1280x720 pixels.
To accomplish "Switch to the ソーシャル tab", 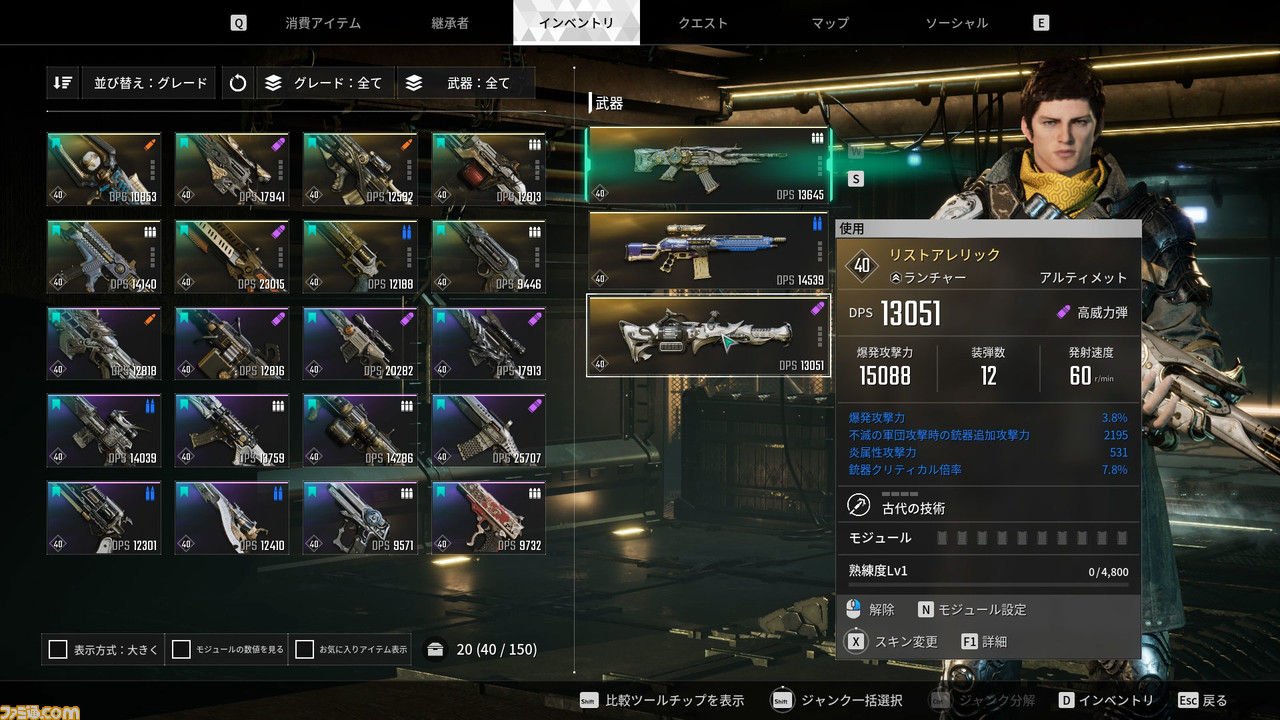I will click(x=956, y=23).
